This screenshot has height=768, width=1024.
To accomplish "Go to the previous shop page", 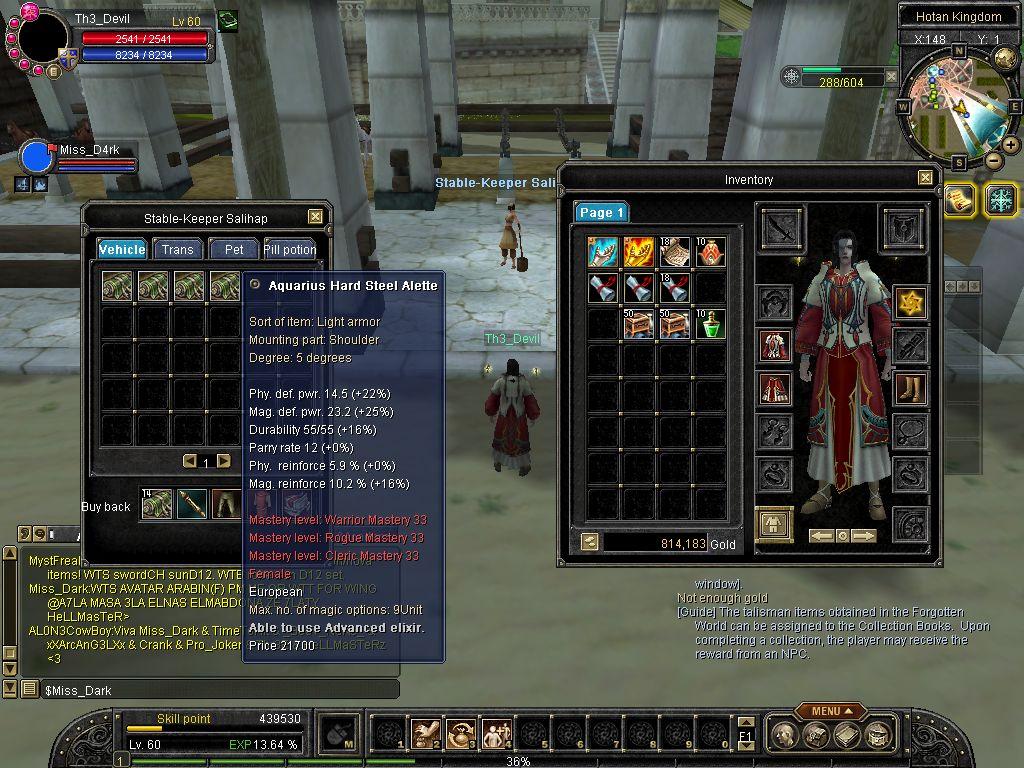I will (190, 461).
